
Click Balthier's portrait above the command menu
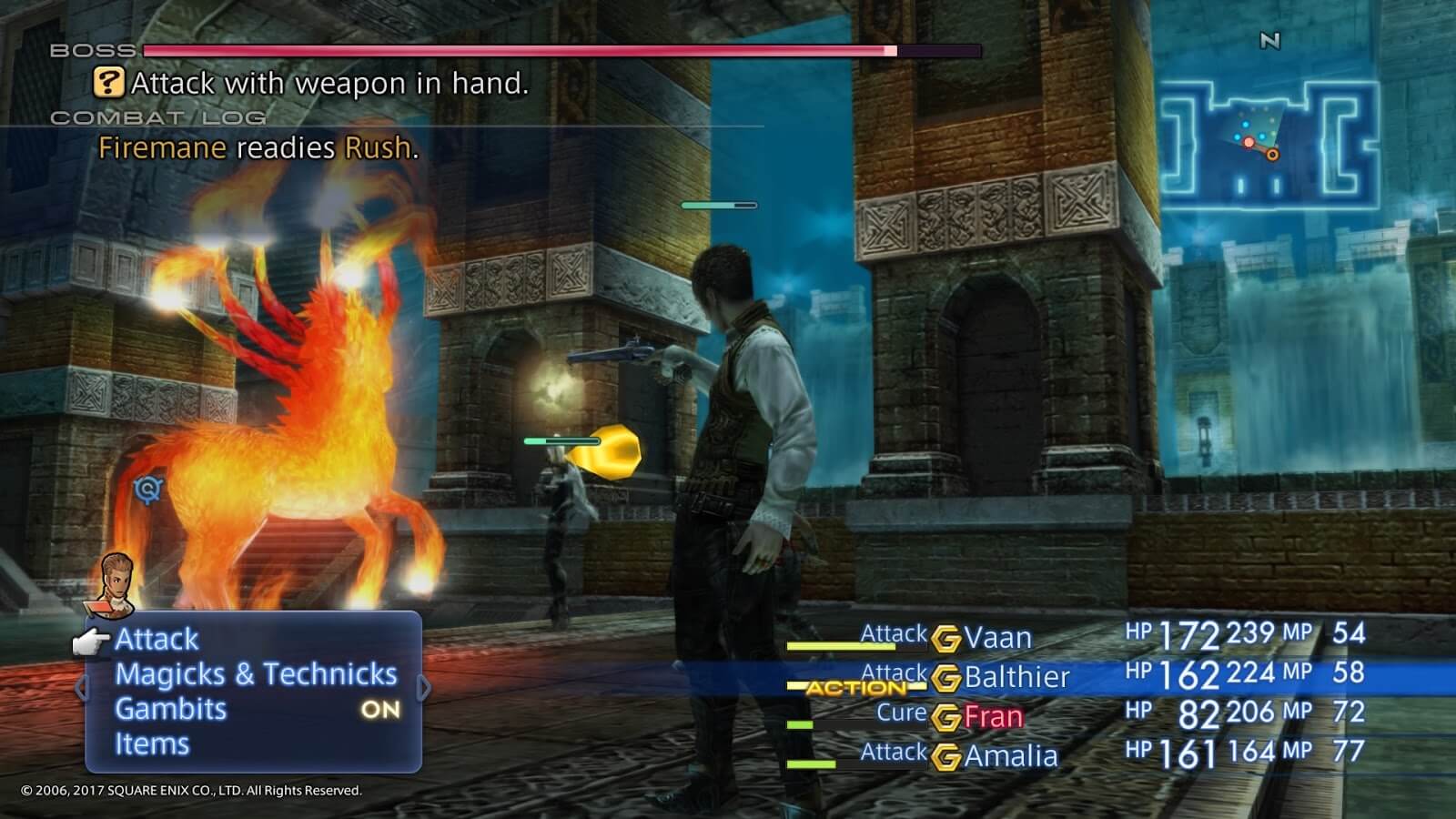tap(116, 582)
